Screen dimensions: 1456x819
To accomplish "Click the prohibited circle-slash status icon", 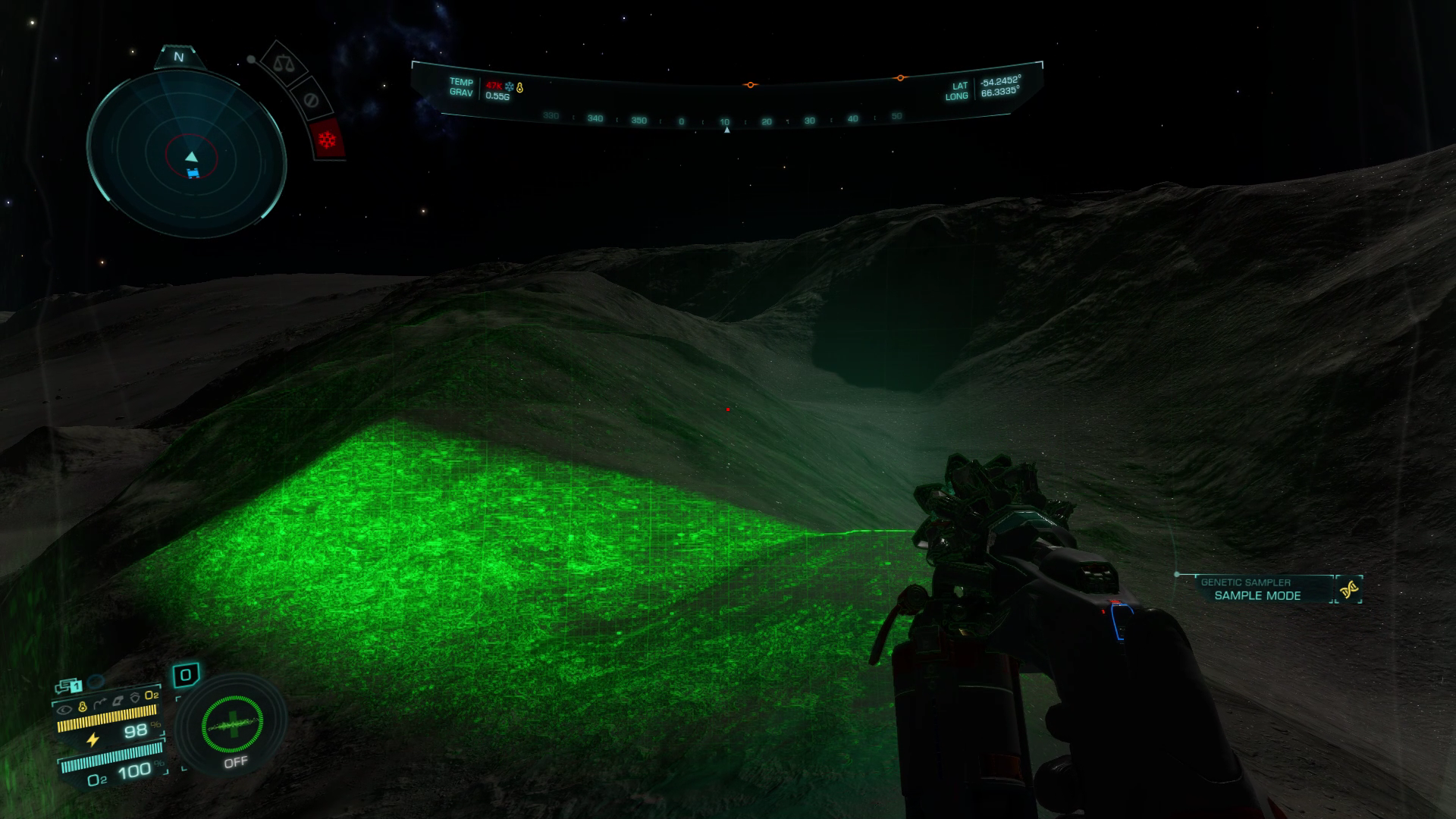I will click(x=309, y=99).
